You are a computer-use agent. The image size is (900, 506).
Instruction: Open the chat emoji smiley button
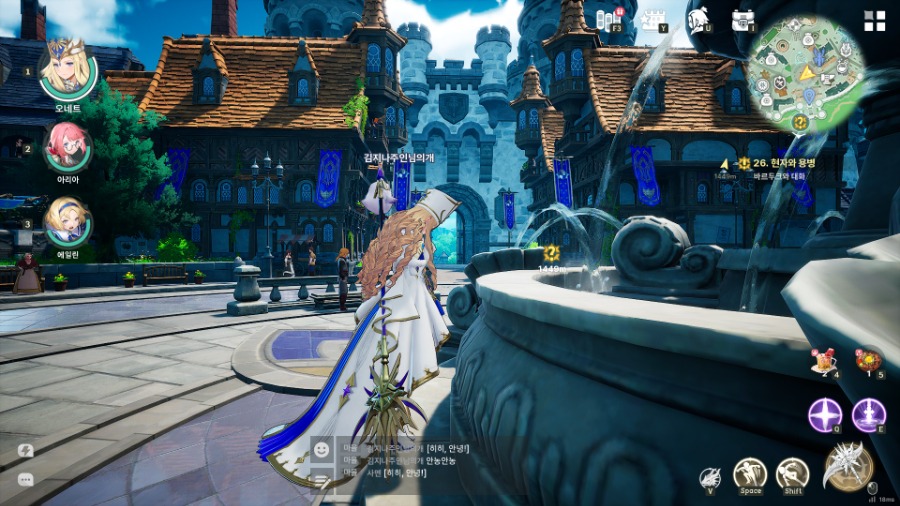pos(322,450)
